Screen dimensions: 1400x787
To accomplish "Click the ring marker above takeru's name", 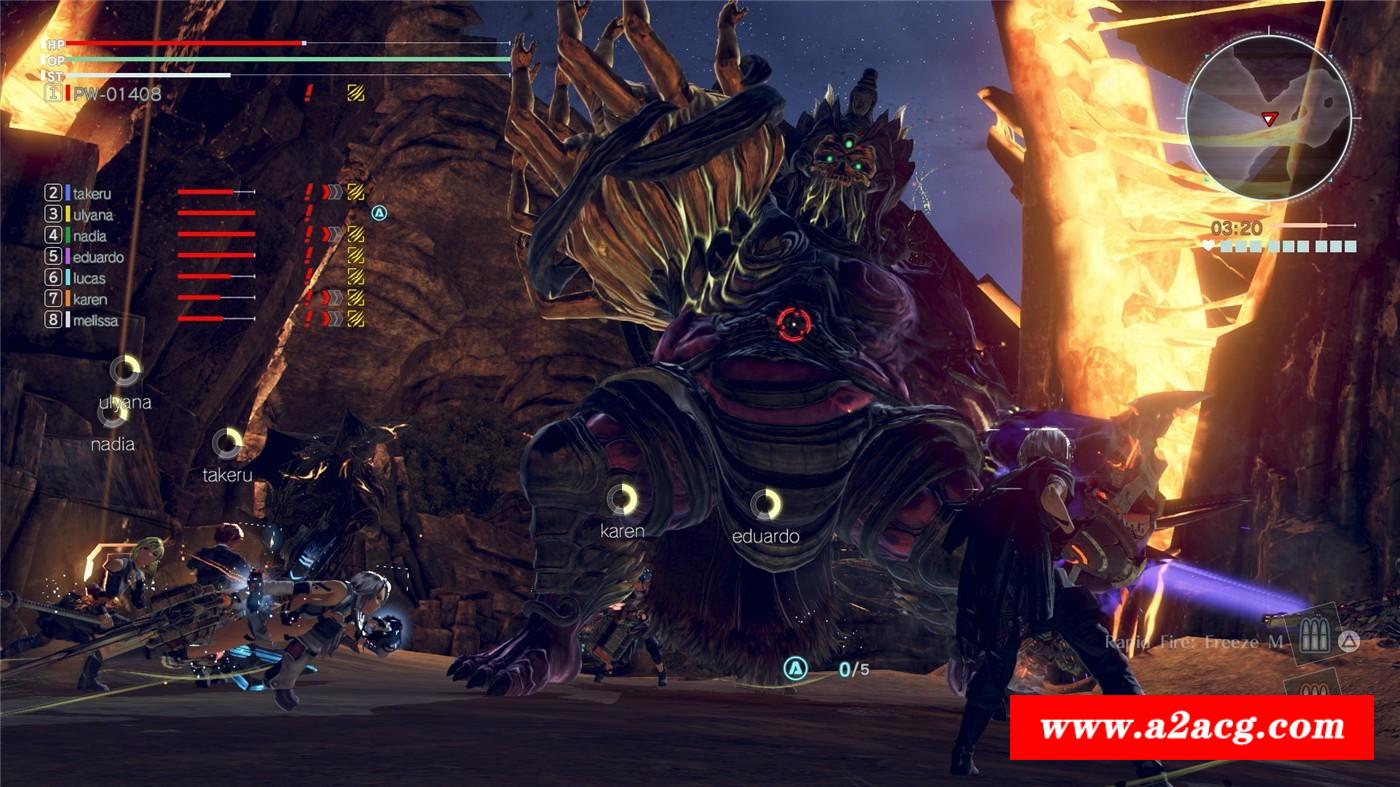I will click(x=227, y=443).
